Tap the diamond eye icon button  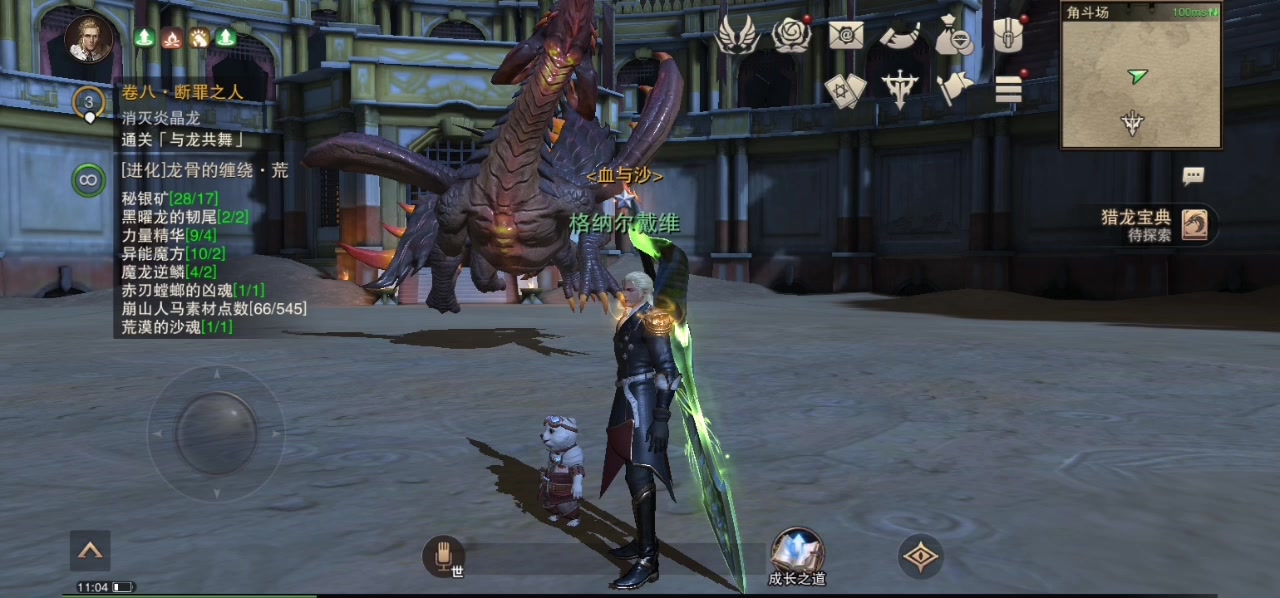[x=921, y=556]
